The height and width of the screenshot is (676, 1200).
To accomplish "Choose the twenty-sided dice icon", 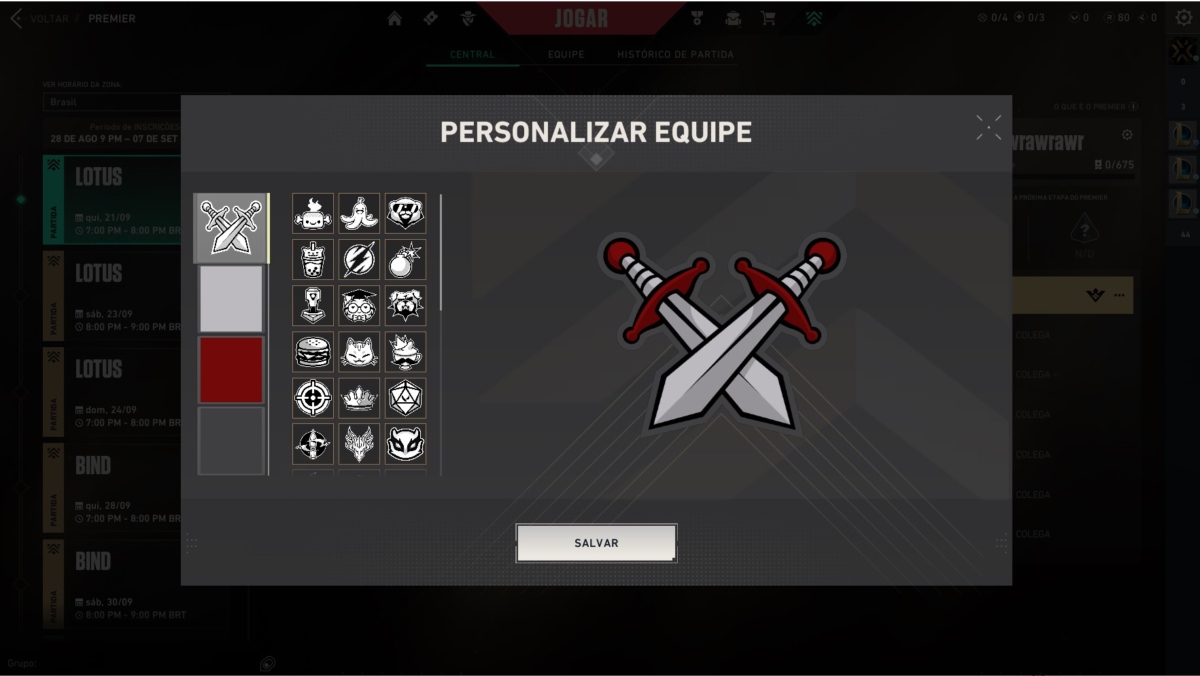I will click(x=405, y=398).
